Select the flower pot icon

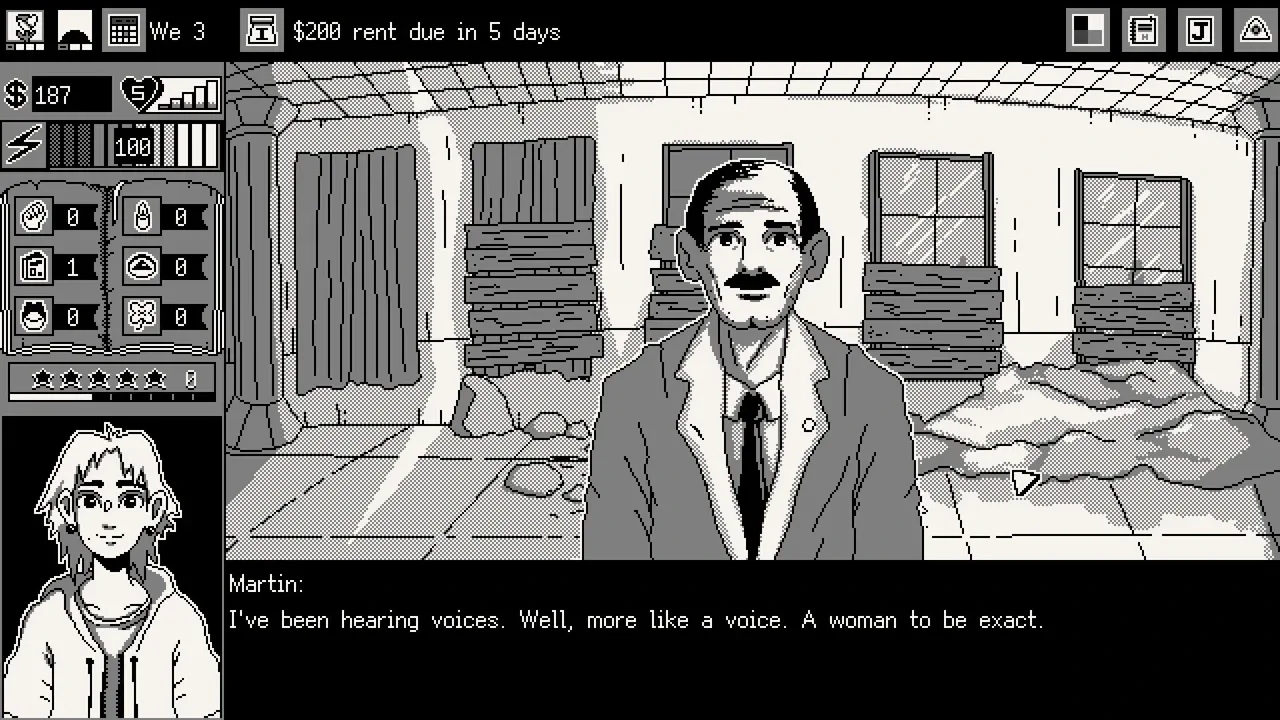25,30
